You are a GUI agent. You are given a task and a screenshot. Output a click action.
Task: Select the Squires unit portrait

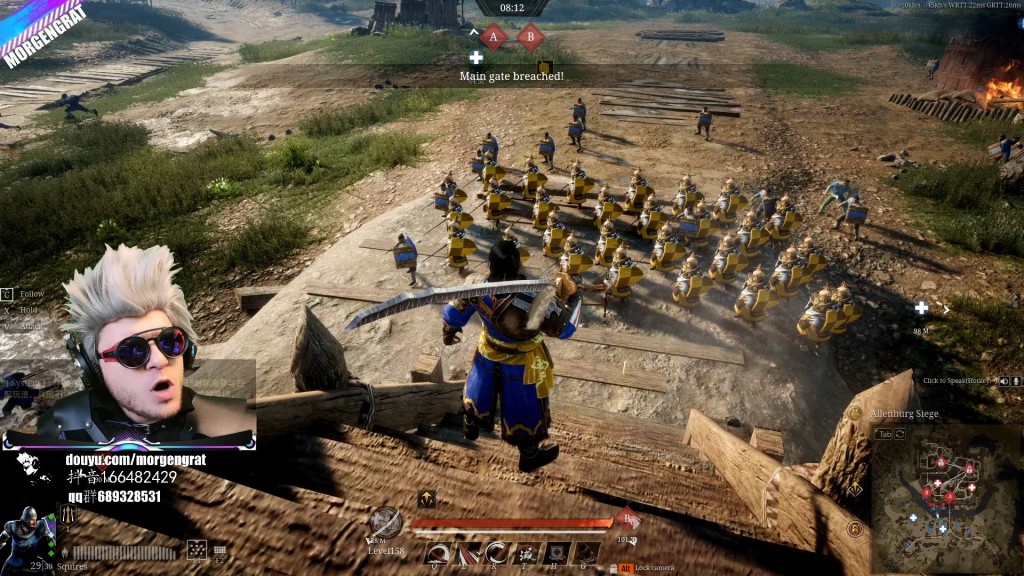point(27,535)
